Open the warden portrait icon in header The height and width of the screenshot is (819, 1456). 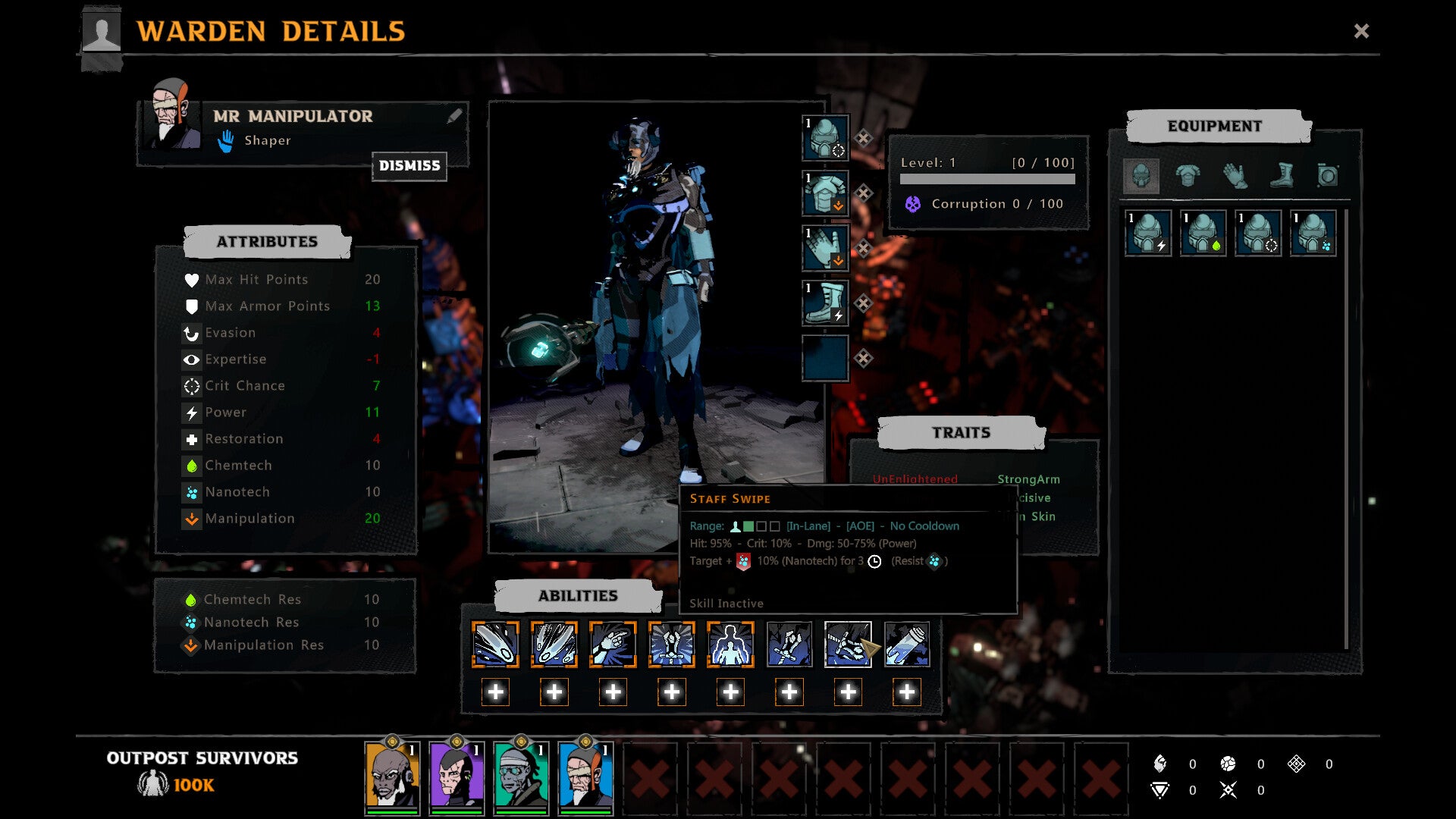(101, 32)
